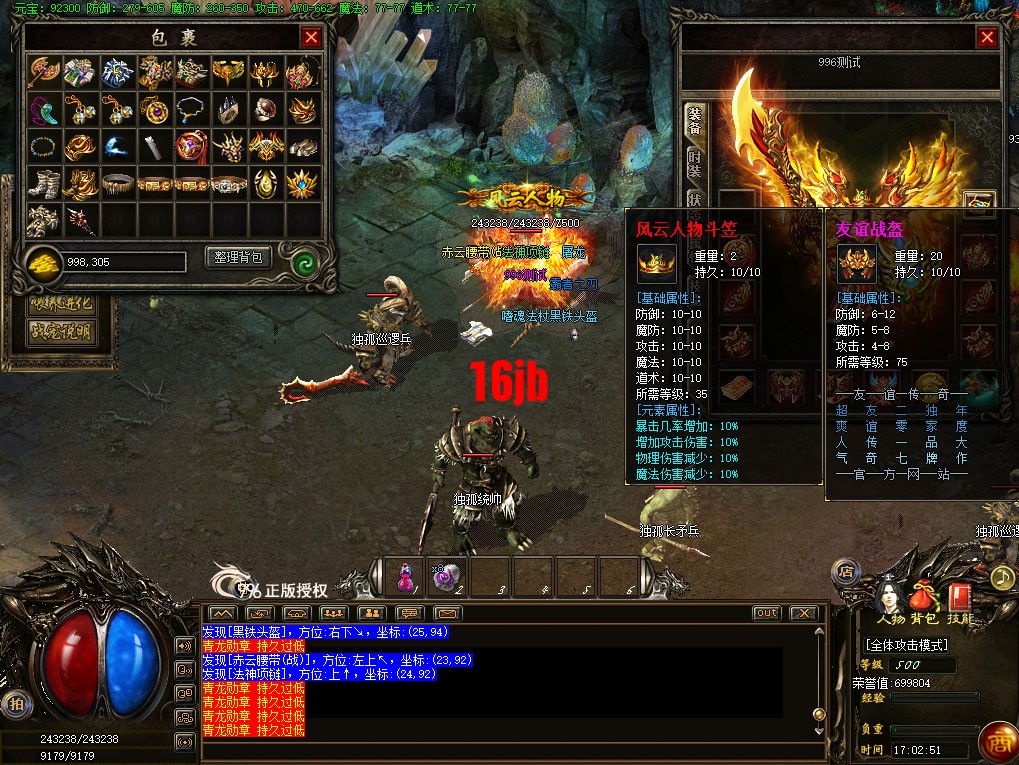Use the red potion in hotbar slot 1

tap(406, 577)
